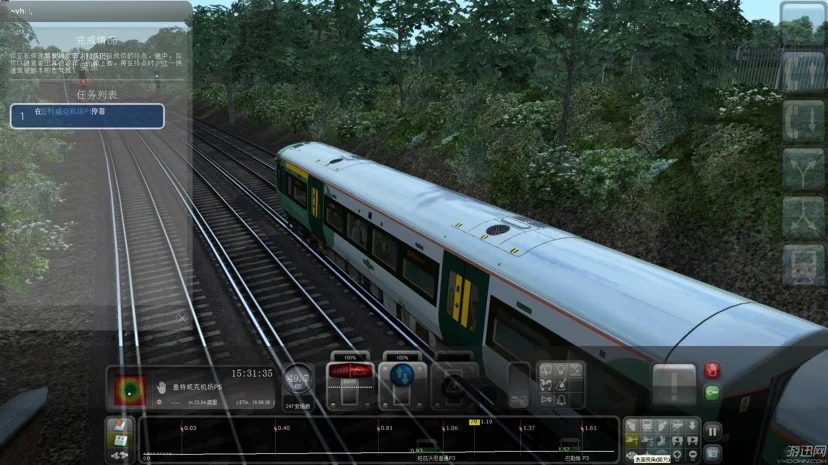Activate the windshield wiper icon

(547, 369)
